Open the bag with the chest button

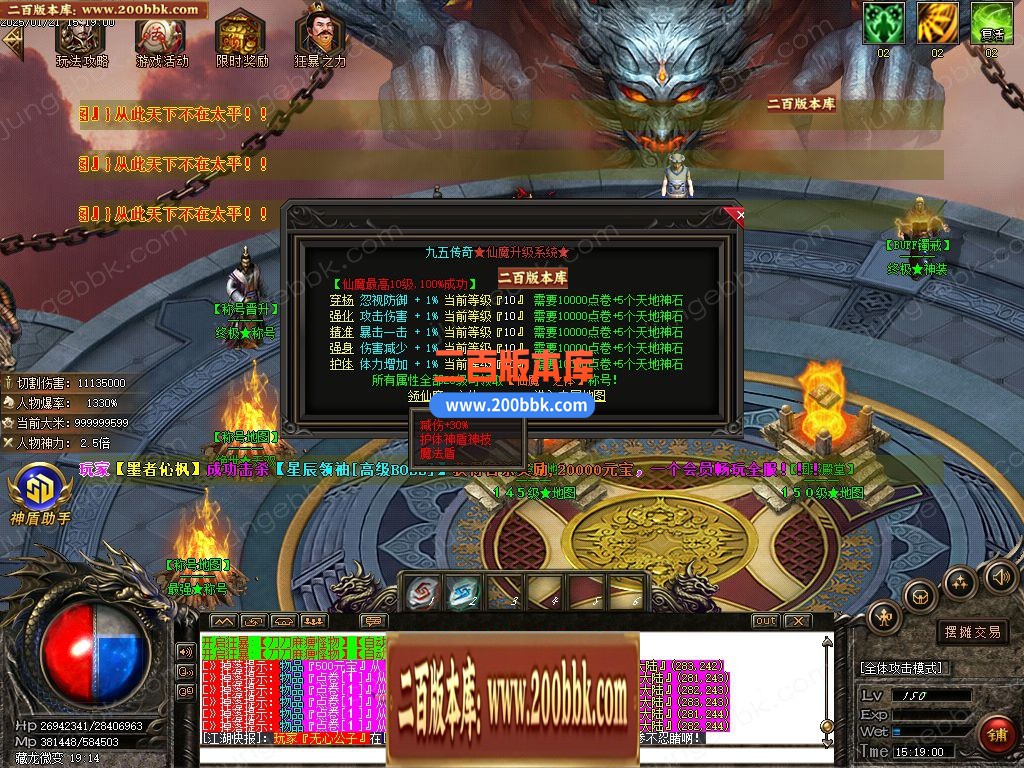(920, 597)
